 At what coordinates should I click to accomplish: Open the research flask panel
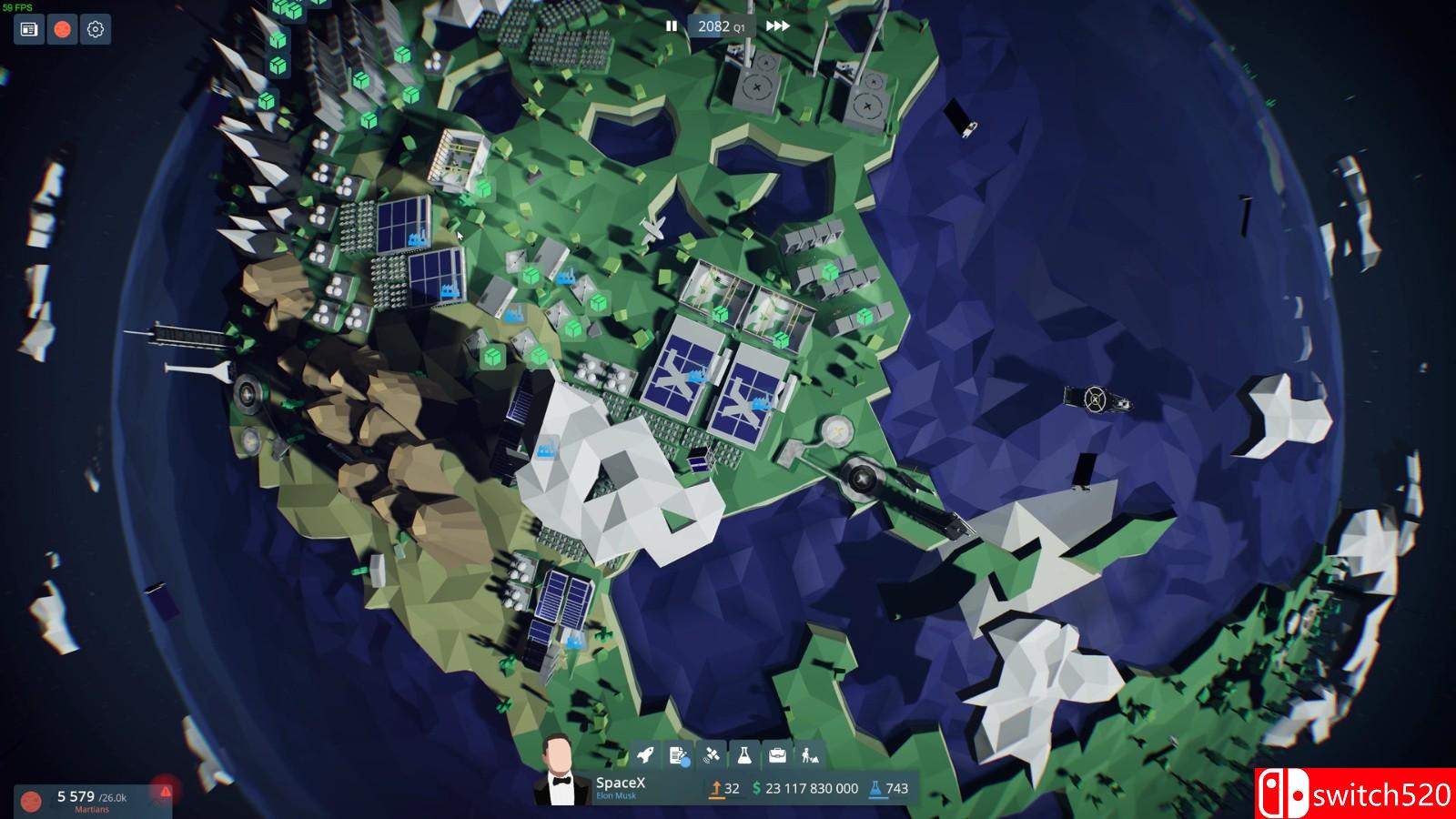point(744,753)
